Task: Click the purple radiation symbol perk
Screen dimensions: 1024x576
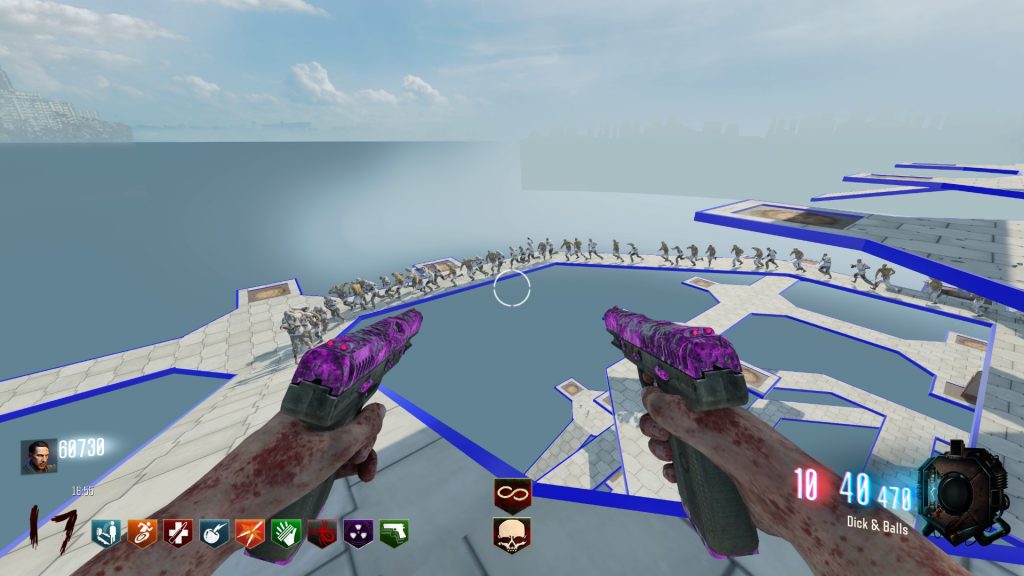Action: 357,533
